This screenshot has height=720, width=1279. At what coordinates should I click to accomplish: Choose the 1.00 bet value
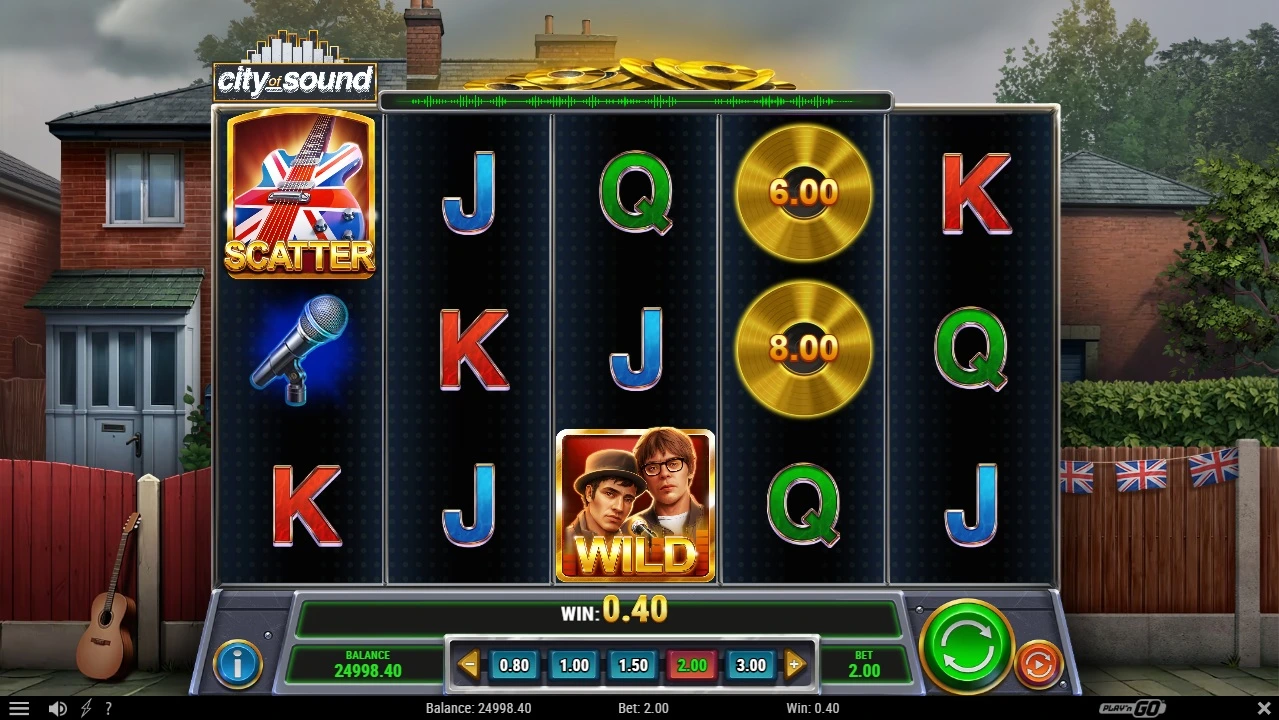point(574,665)
